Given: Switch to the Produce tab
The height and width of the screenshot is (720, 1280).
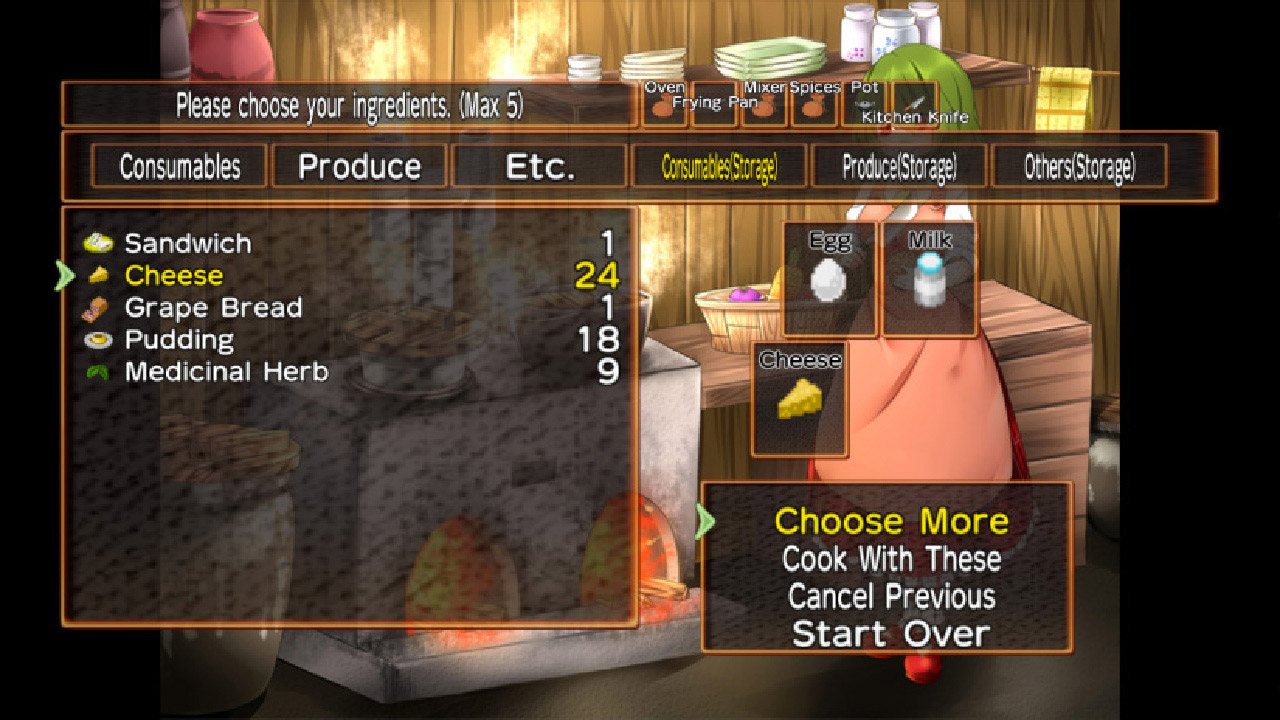Looking at the screenshot, I should point(359,165).
